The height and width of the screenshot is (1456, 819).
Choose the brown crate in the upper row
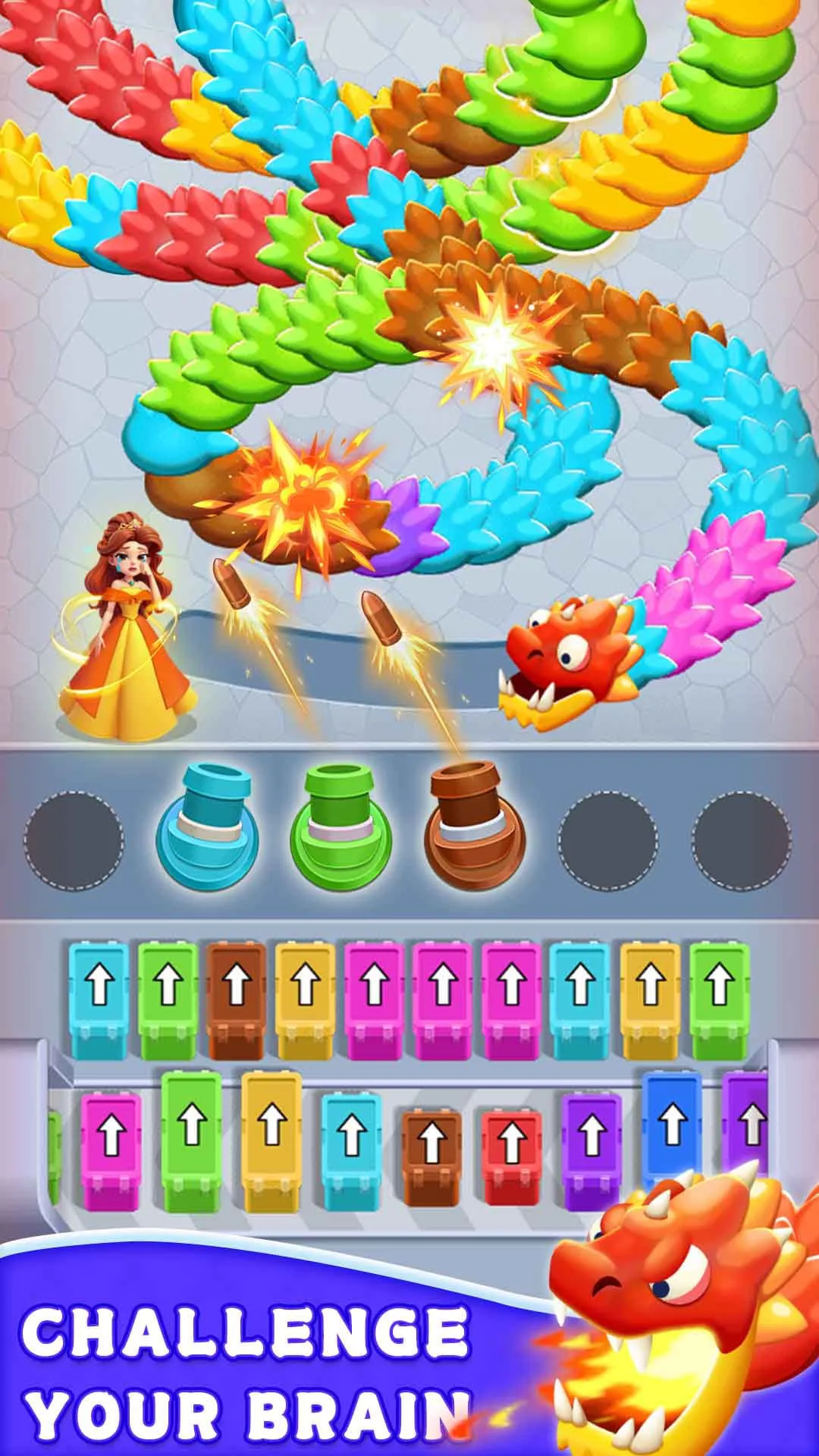click(237, 999)
